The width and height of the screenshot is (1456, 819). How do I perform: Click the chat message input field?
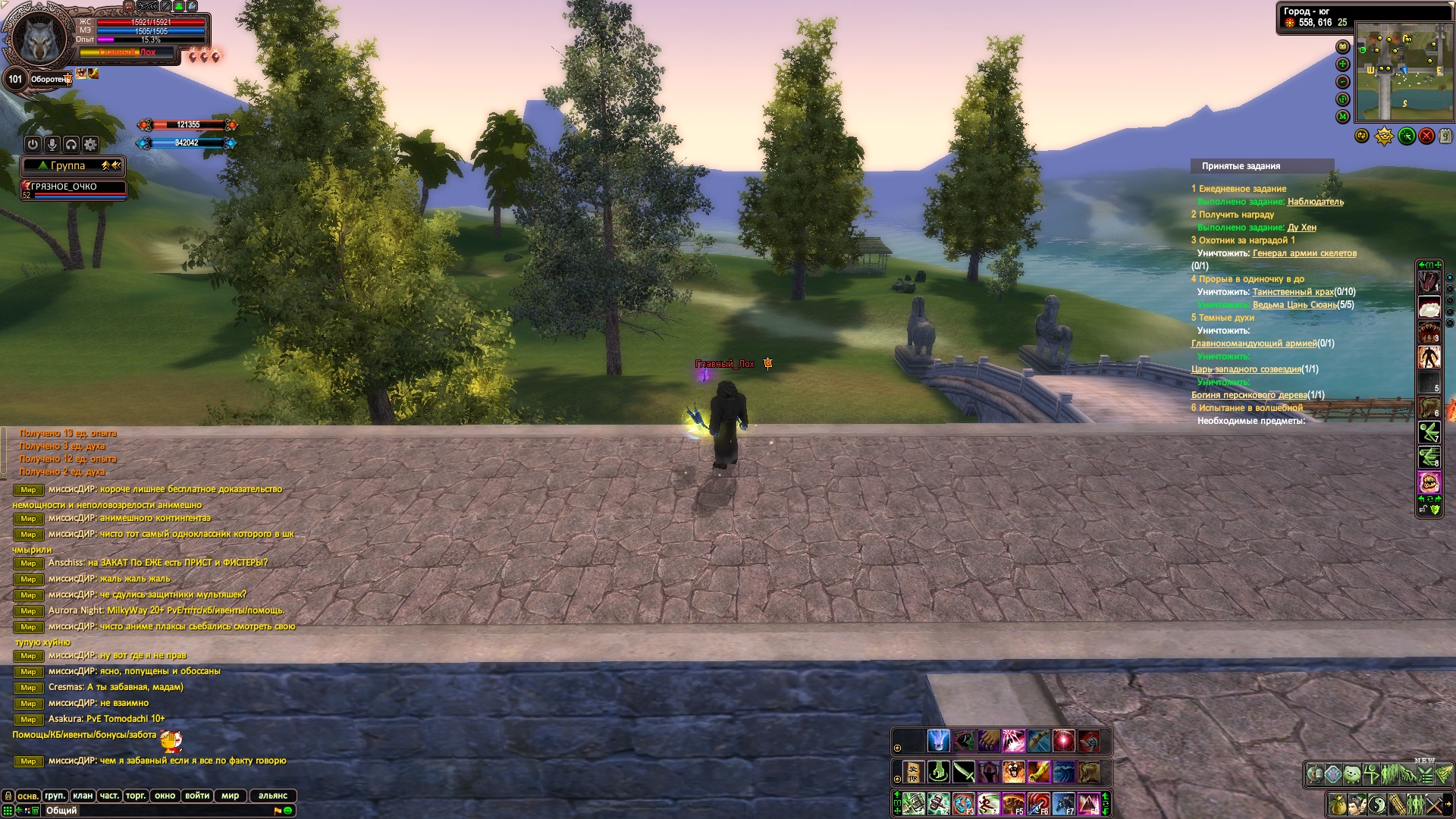pyautogui.click(x=152, y=811)
